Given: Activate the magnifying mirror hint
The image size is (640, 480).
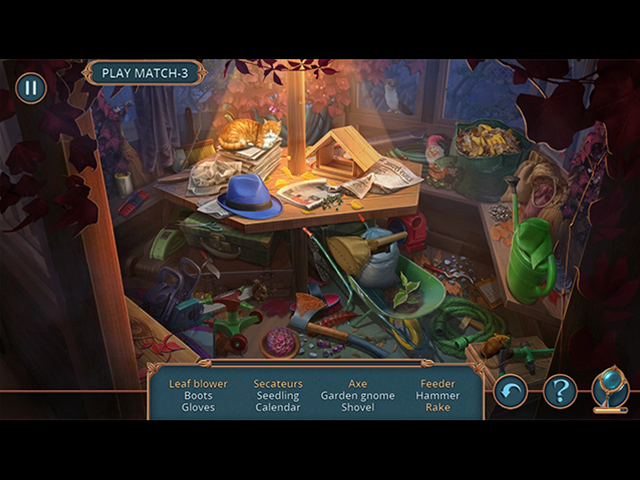Looking at the screenshot, I should 609,389.
